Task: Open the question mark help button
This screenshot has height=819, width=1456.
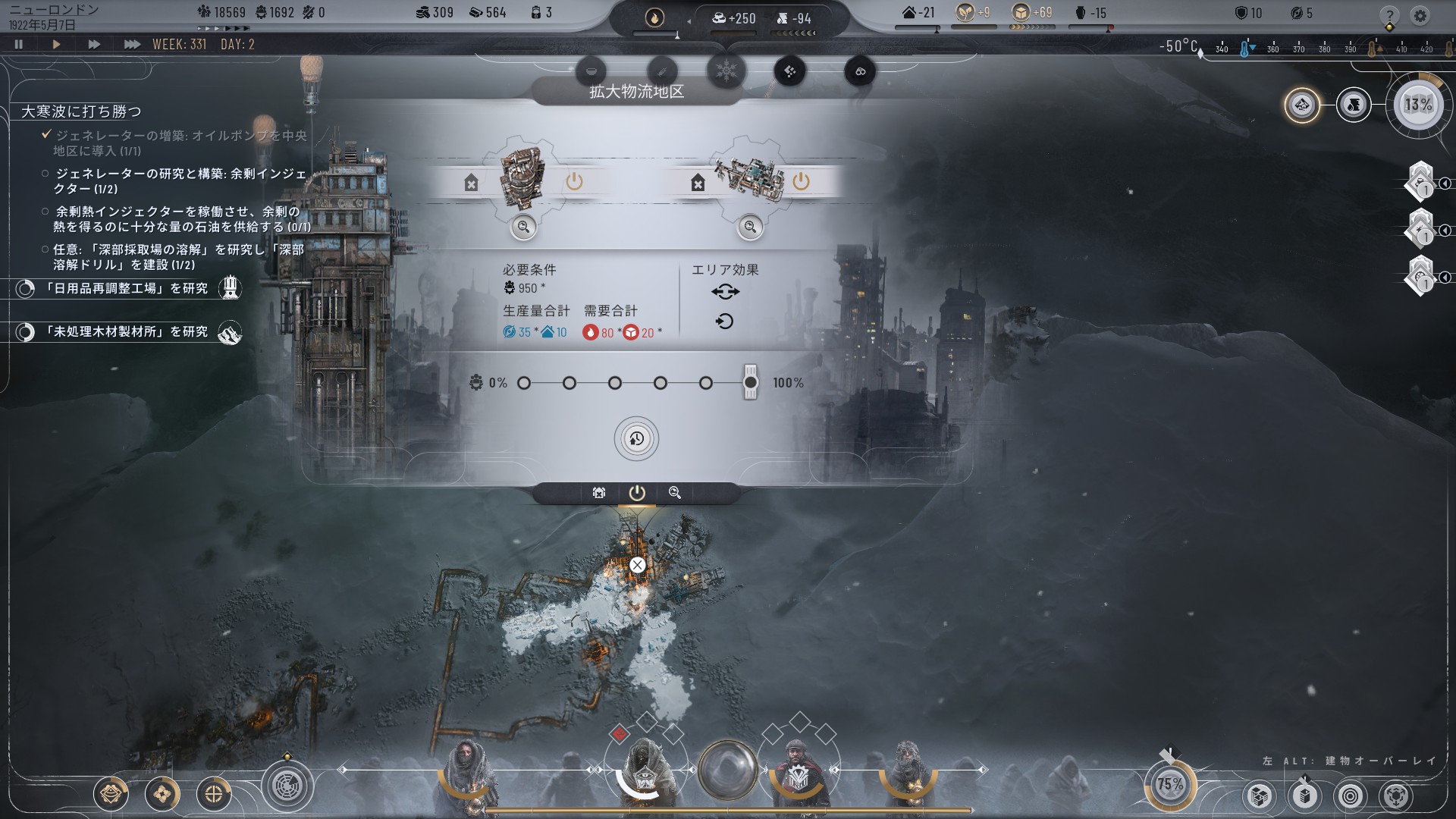Action: click(1389, 16)
